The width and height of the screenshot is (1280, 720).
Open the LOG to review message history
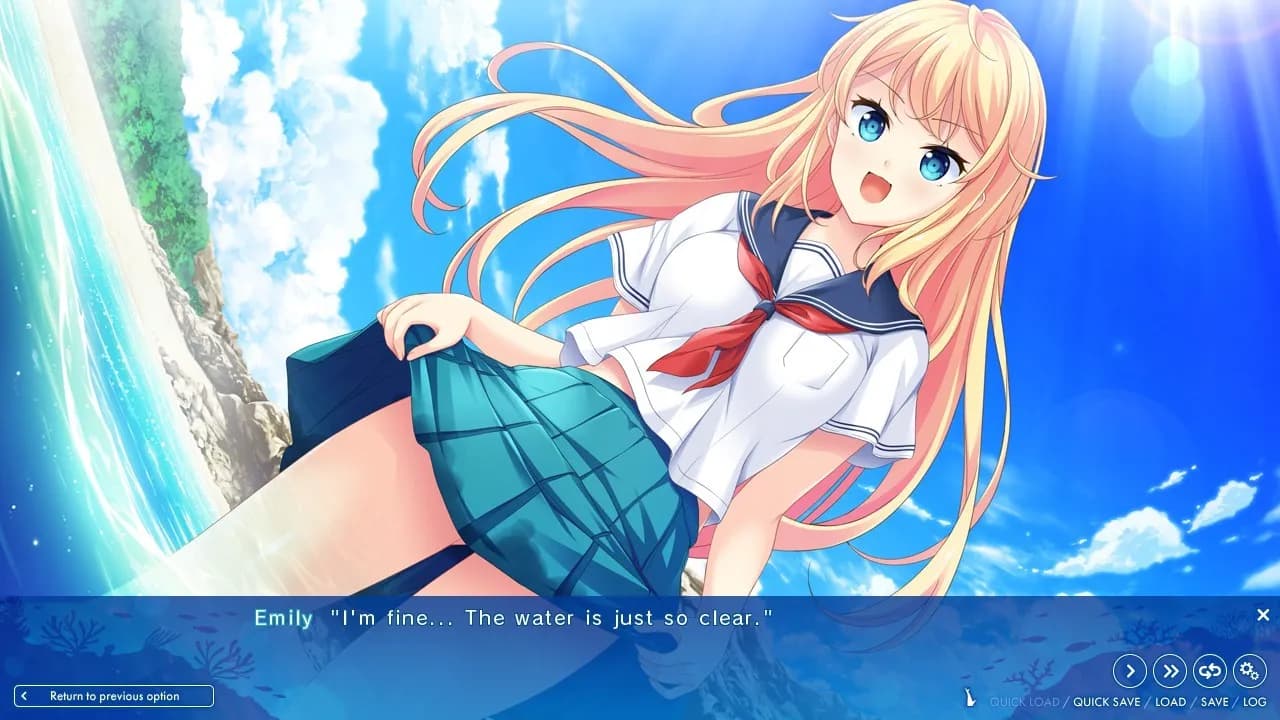click(x=1254, y=701)
